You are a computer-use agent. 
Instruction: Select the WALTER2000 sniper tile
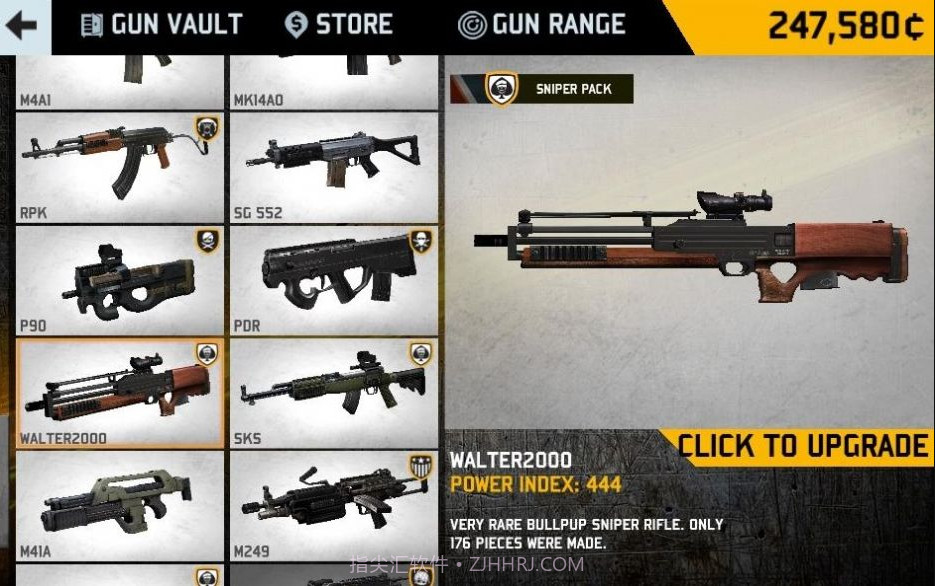click(120, 393)
